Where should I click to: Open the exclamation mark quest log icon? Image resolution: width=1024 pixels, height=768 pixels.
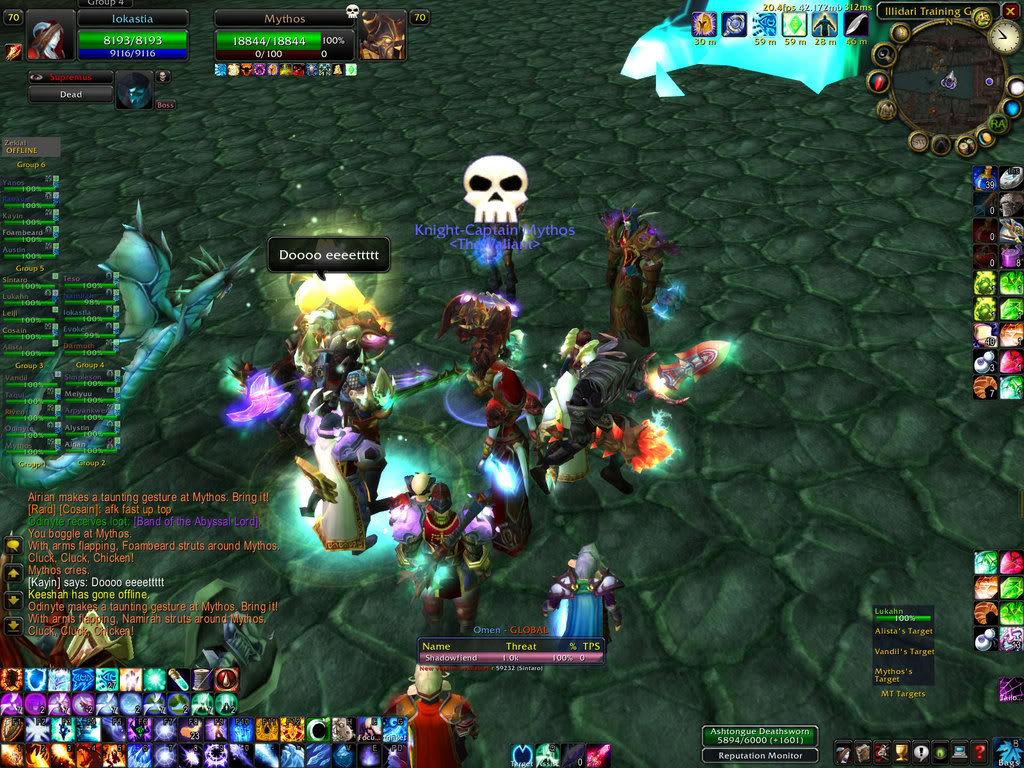[x=920, y=753]
